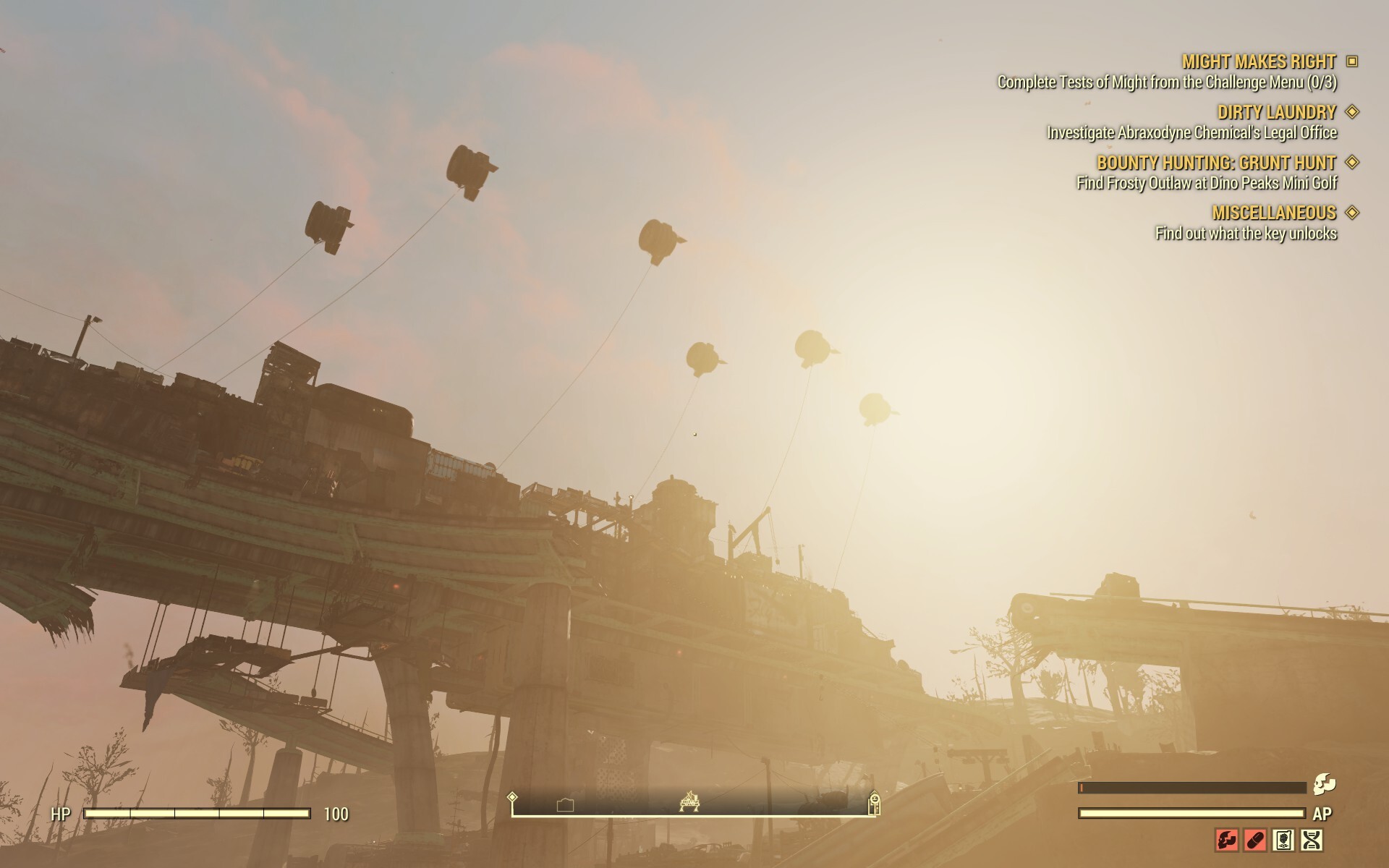The width and height of the screenshot is (1389, 868).
Task: Click the thirst pill debuff icon
Action: coord(1255,841)
